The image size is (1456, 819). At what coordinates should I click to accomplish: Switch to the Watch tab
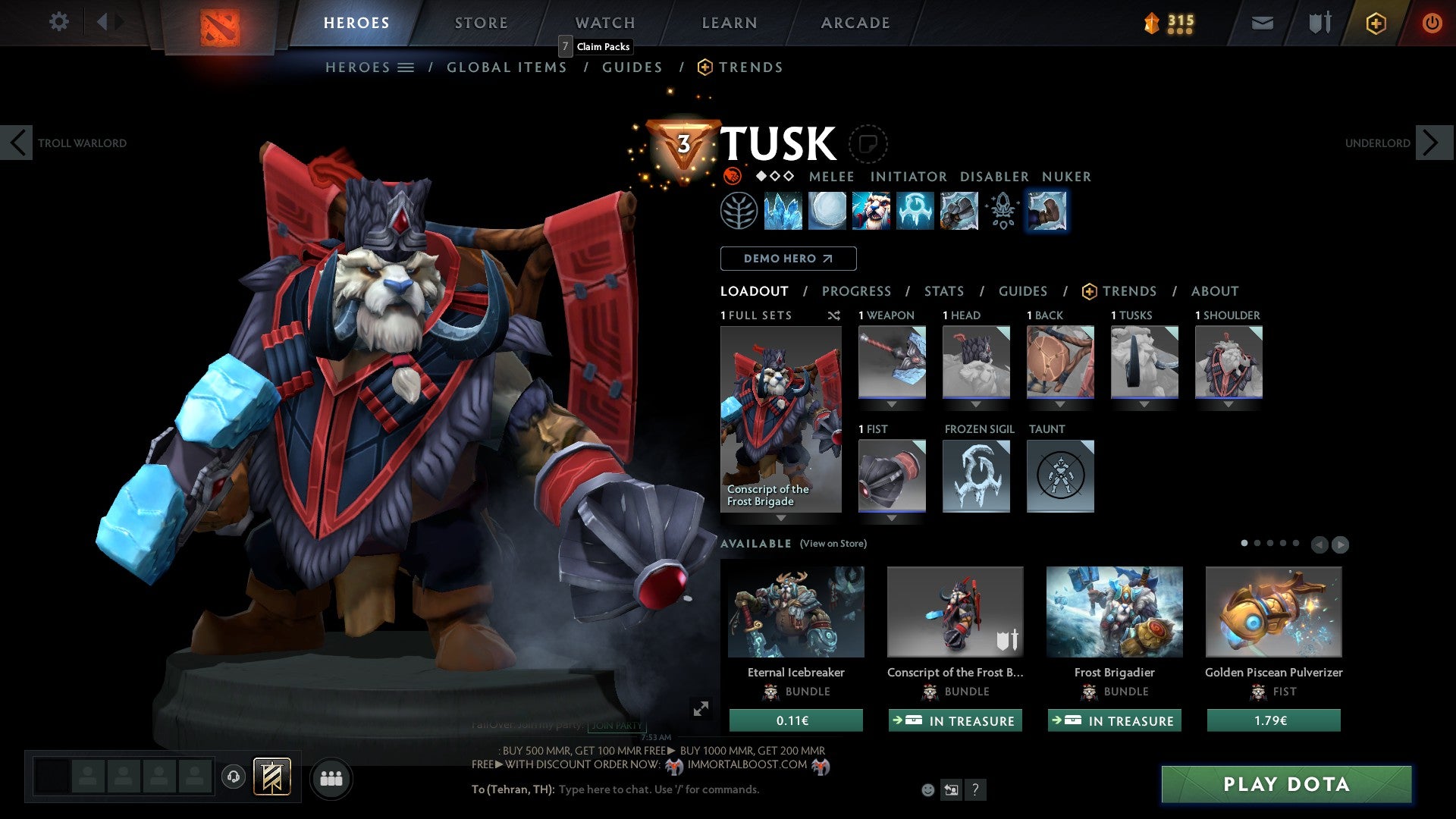point(604,23)
